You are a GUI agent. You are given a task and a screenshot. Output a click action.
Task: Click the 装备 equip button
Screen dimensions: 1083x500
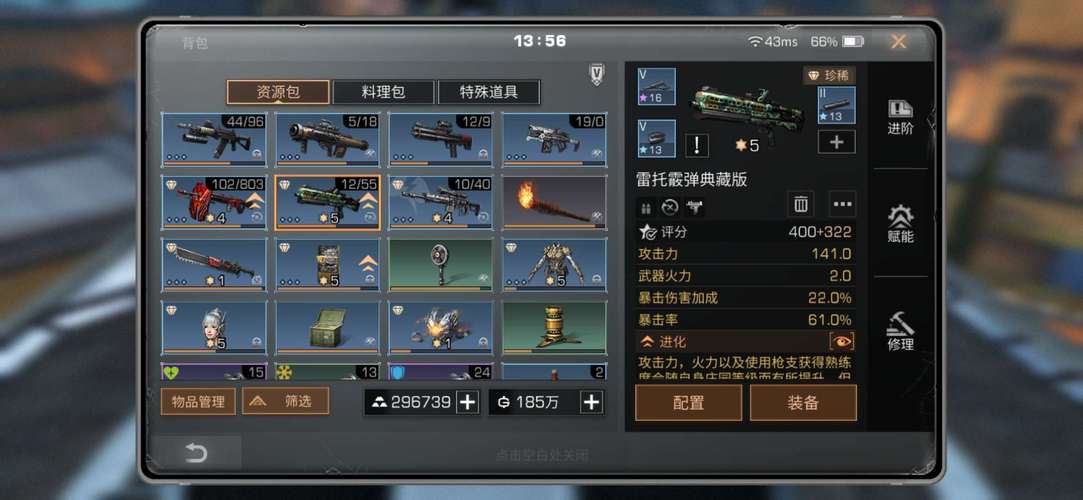803,403
